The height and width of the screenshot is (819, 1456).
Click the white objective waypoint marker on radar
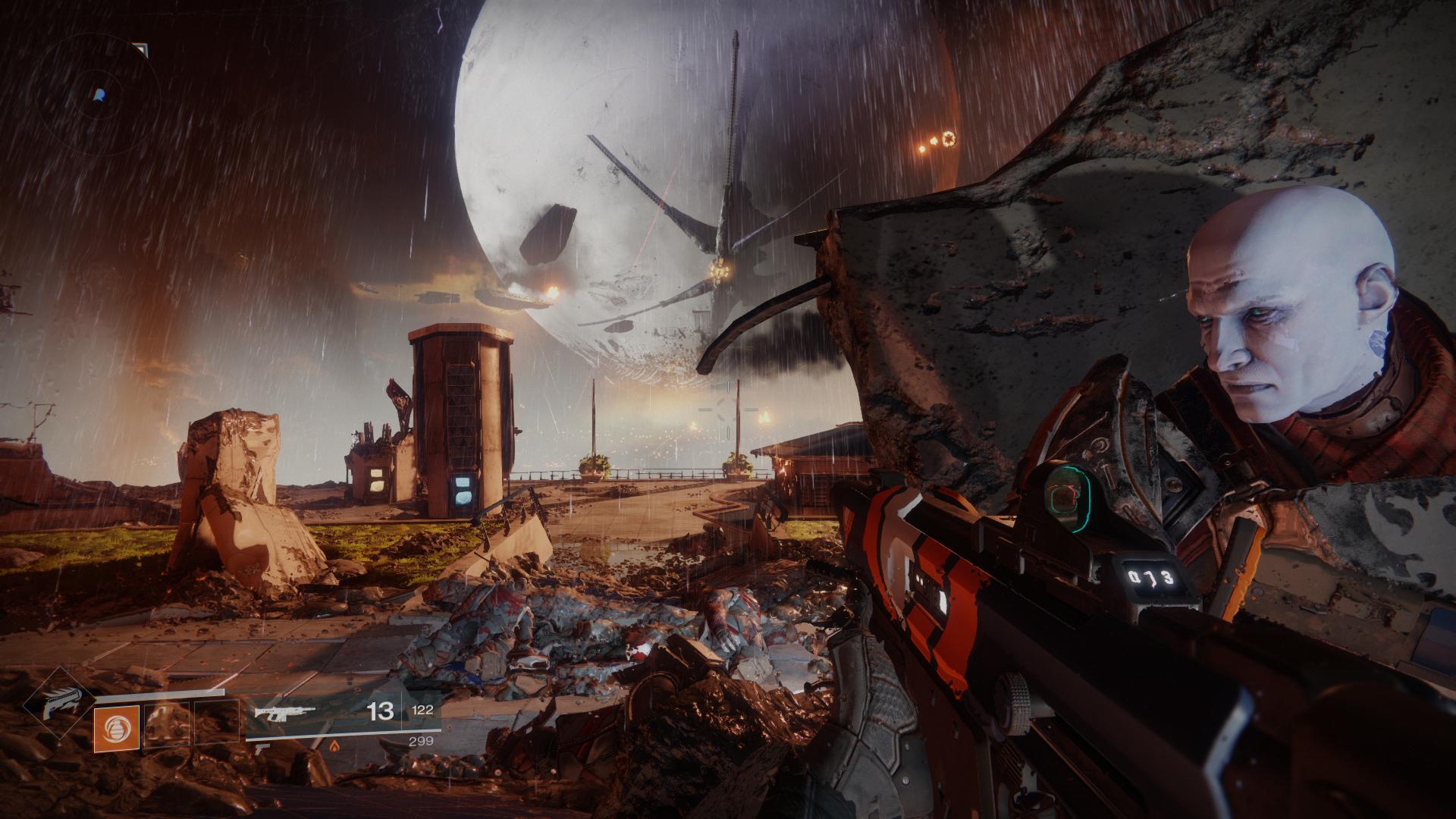(141, 49)
